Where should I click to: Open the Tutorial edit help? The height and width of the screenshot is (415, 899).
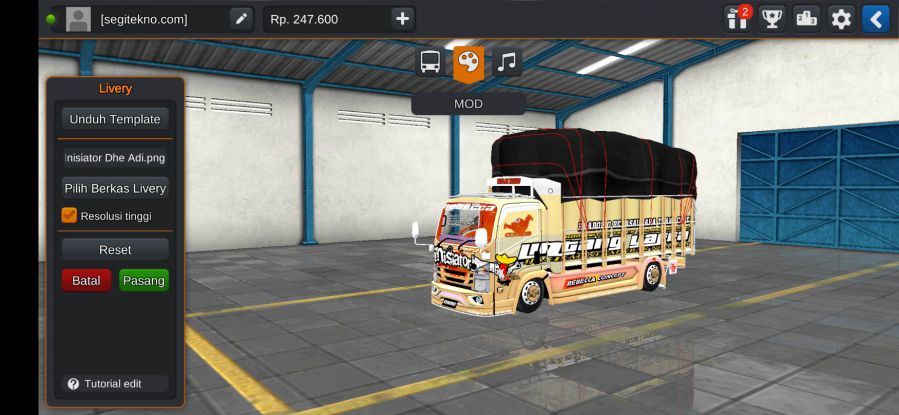pos(105,383)
